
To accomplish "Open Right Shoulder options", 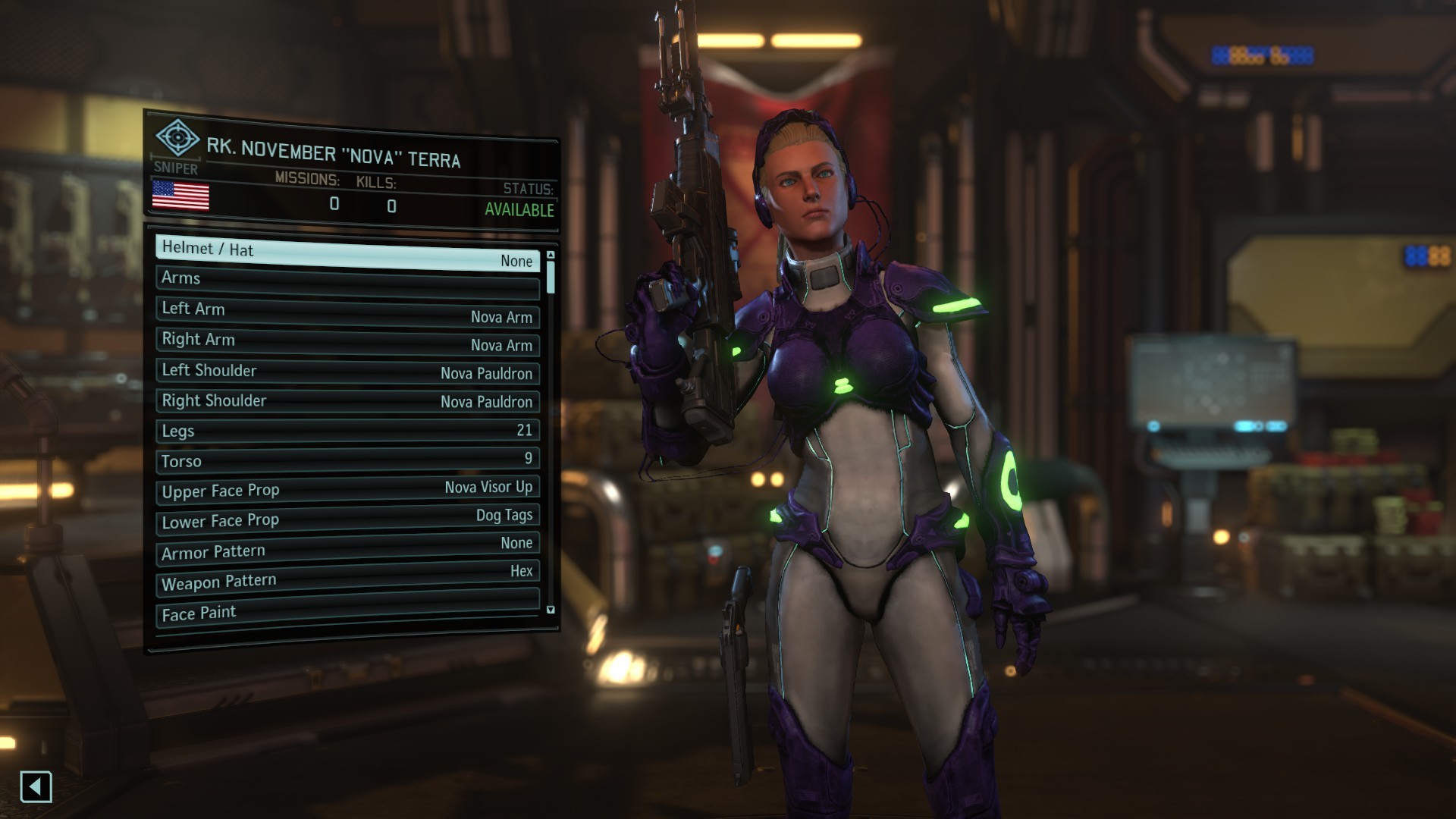I will point(347,400).
